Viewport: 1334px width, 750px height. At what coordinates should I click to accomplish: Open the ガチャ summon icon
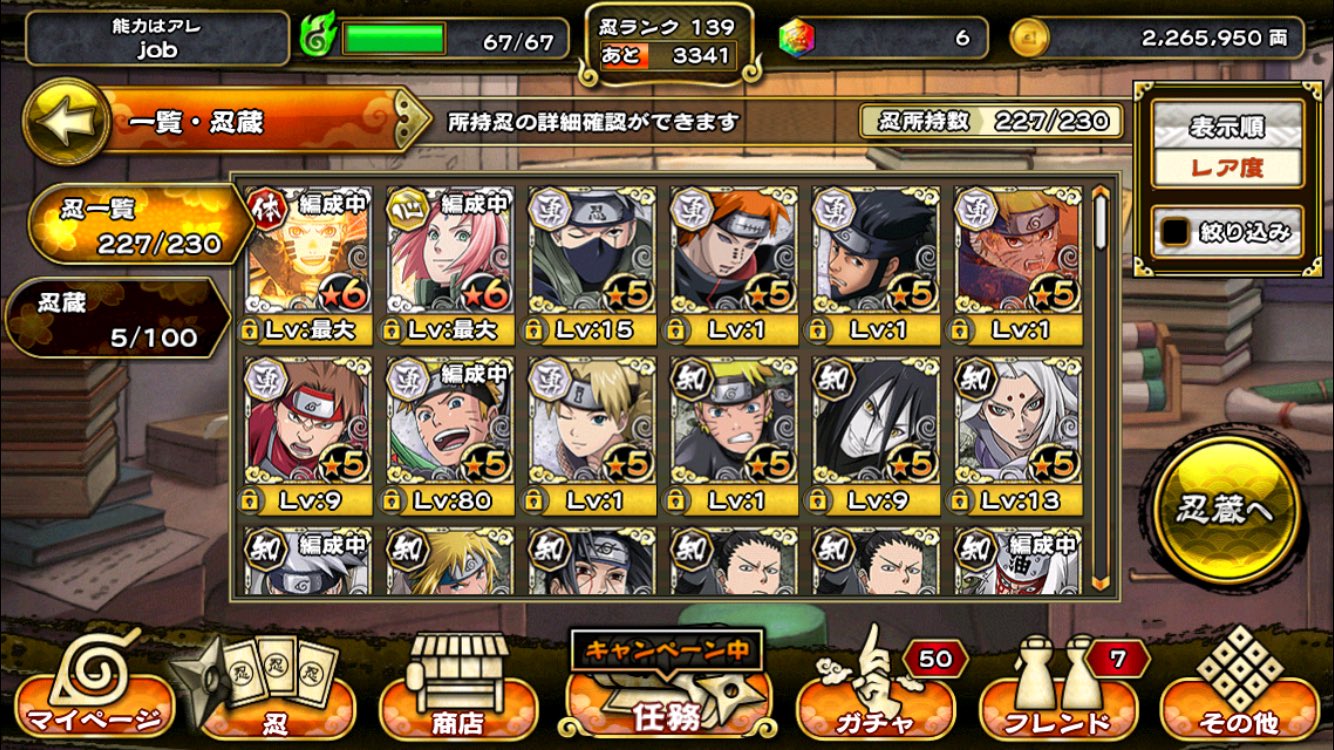(877, 705)
